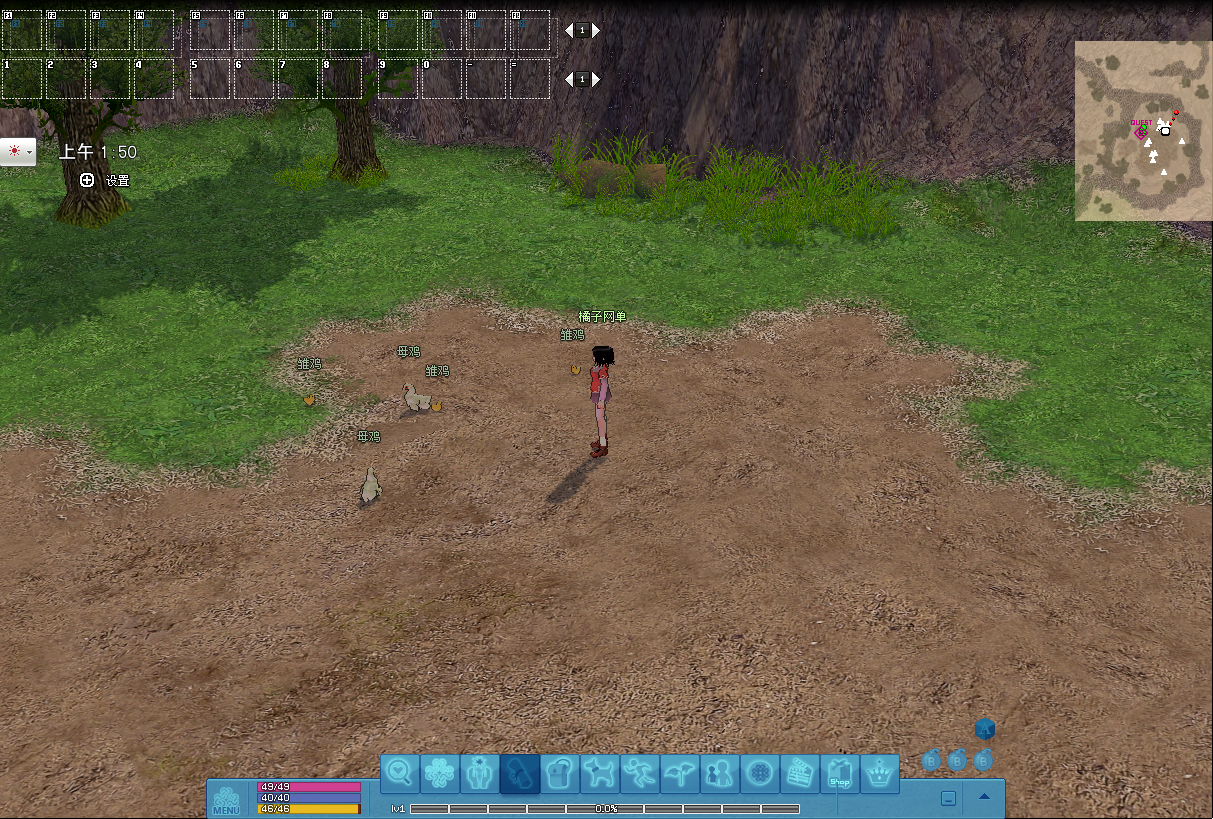Minimize the bottom menu bar

point(948,798)
